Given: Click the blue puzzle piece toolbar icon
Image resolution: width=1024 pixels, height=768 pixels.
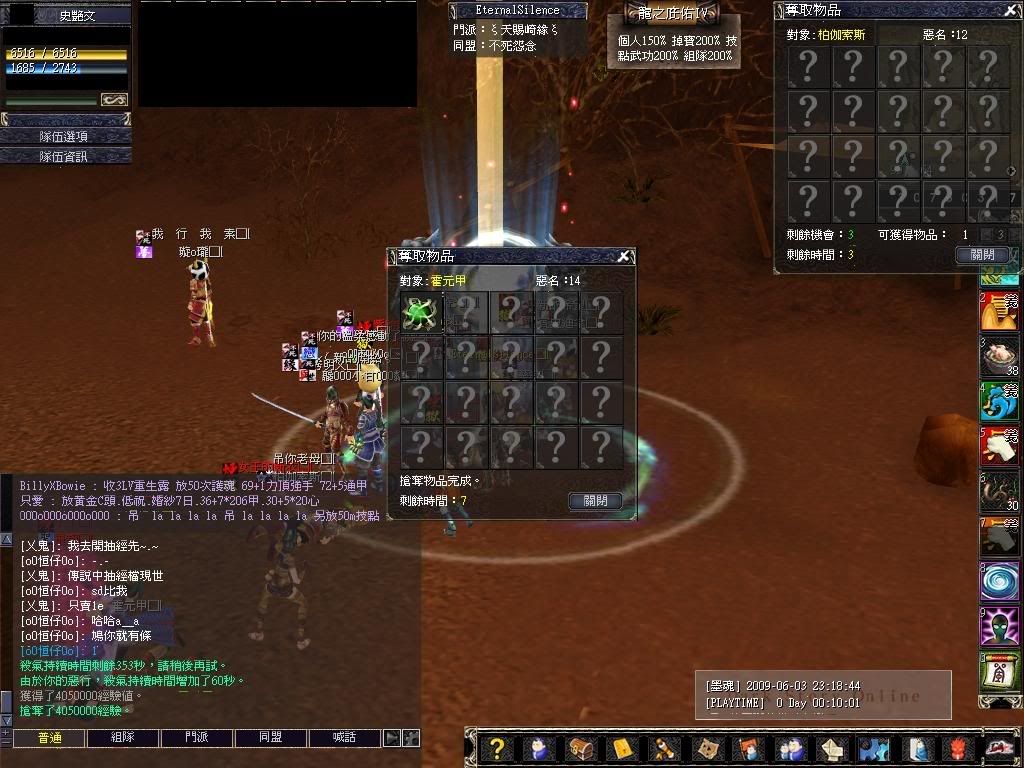Looking at the screenshot, I should 873,748.
